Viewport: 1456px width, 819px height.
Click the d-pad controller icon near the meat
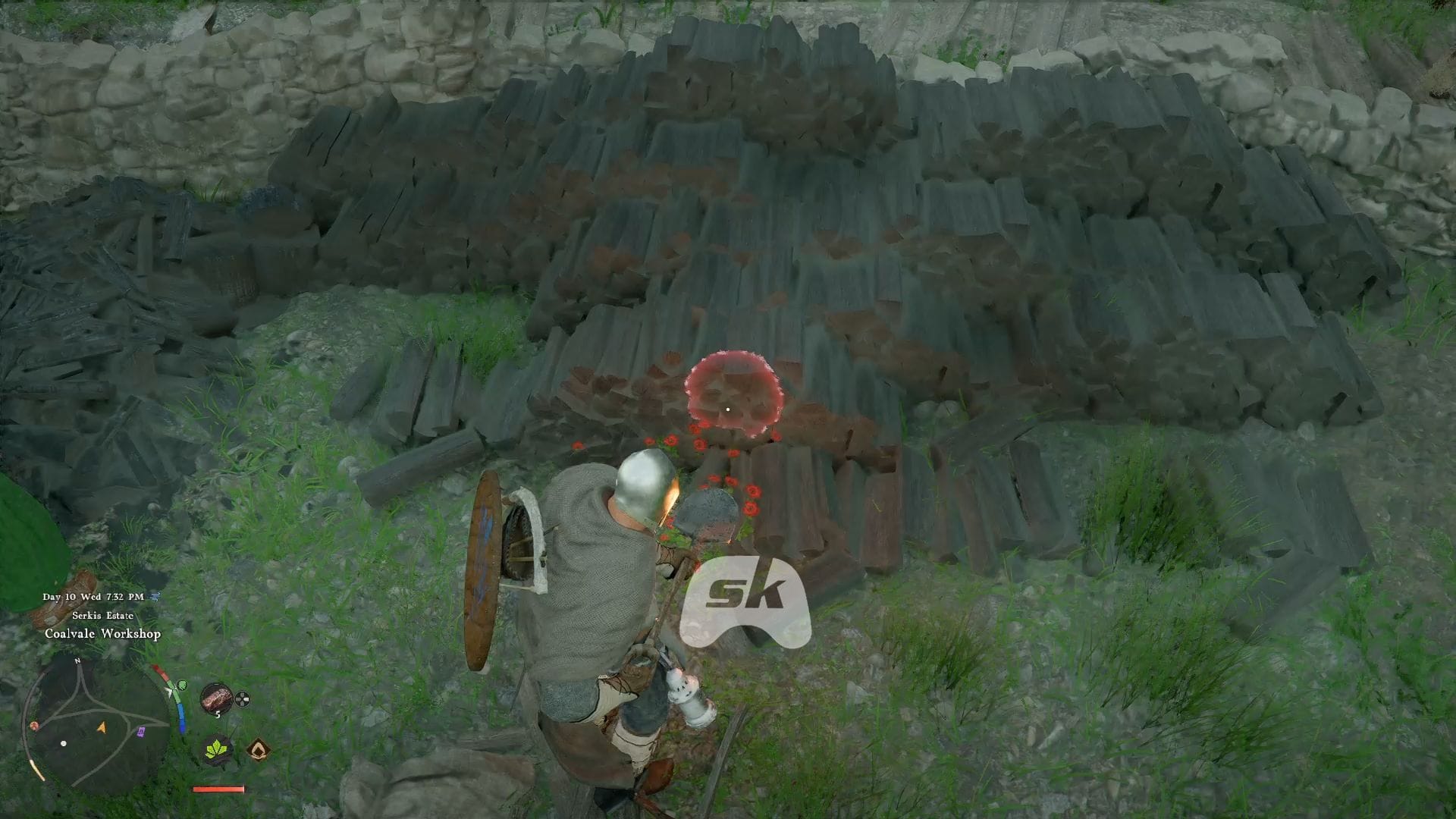pyautogui.click(x=242, y=699)
